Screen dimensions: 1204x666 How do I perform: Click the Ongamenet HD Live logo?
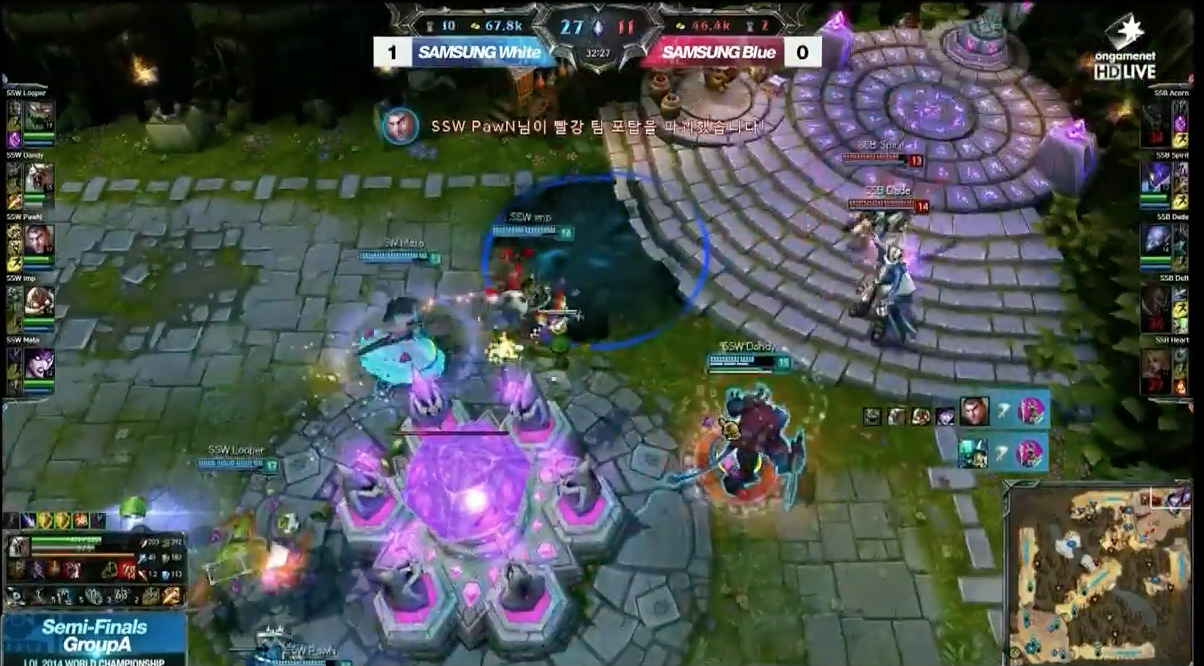[x=1129, y=48]
